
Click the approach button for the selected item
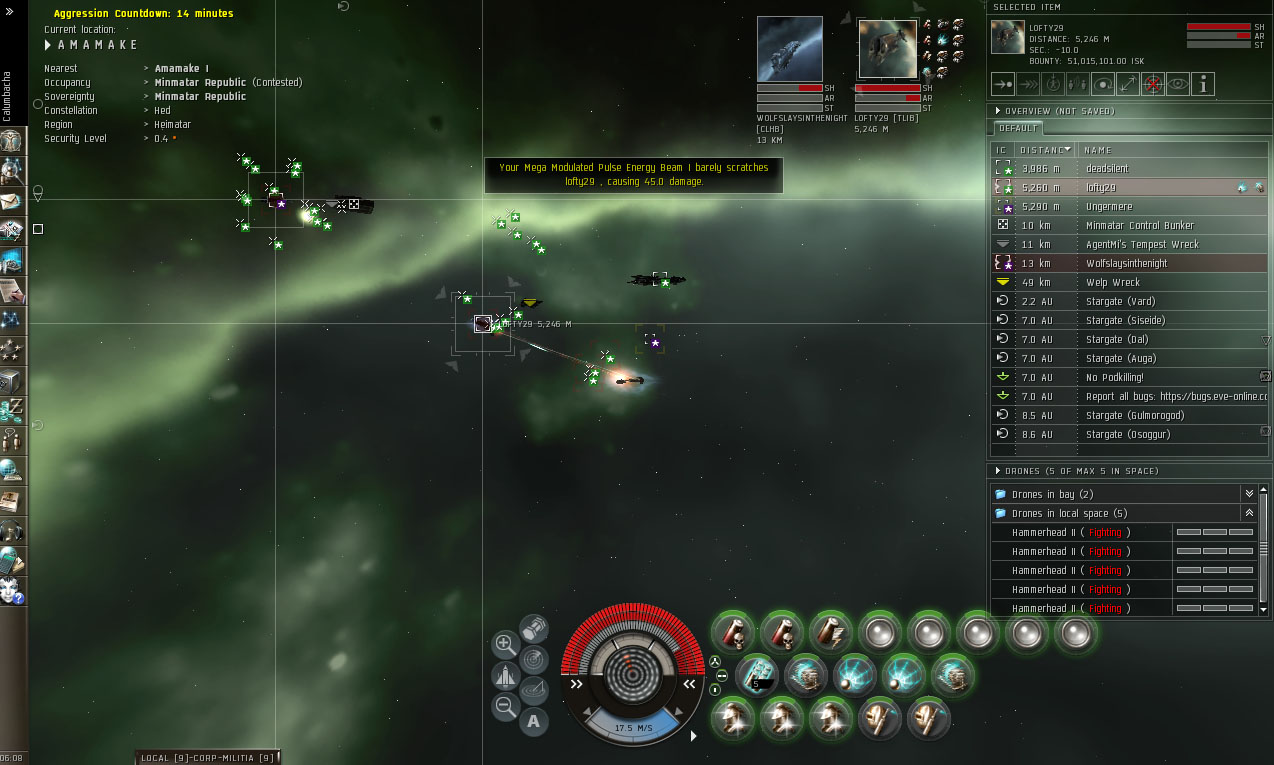click(x=1003, y=84)
